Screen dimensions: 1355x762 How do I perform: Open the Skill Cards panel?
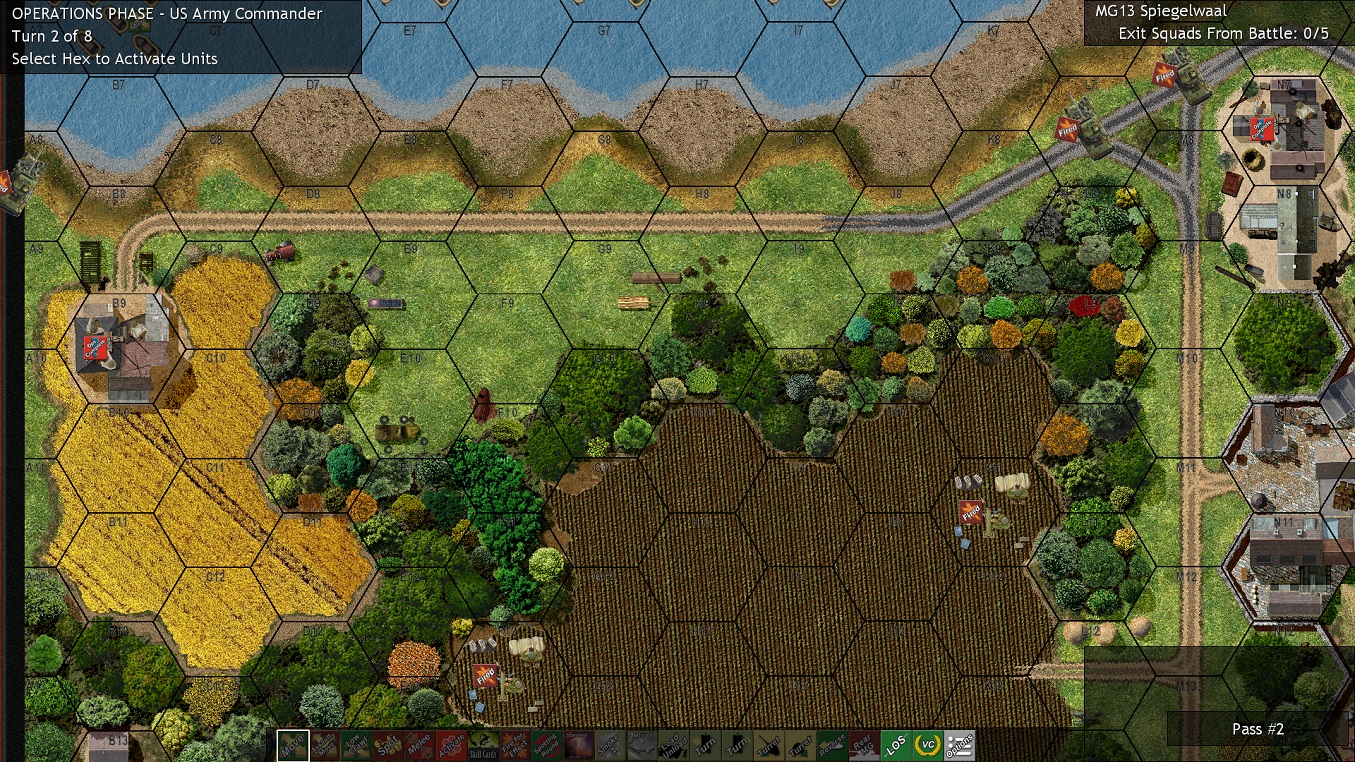(x=483, y=746)
